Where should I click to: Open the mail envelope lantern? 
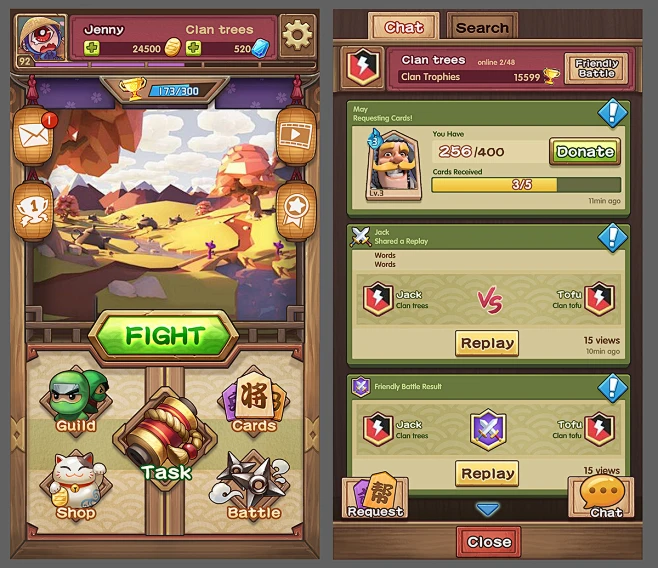(x=34, y=136)
